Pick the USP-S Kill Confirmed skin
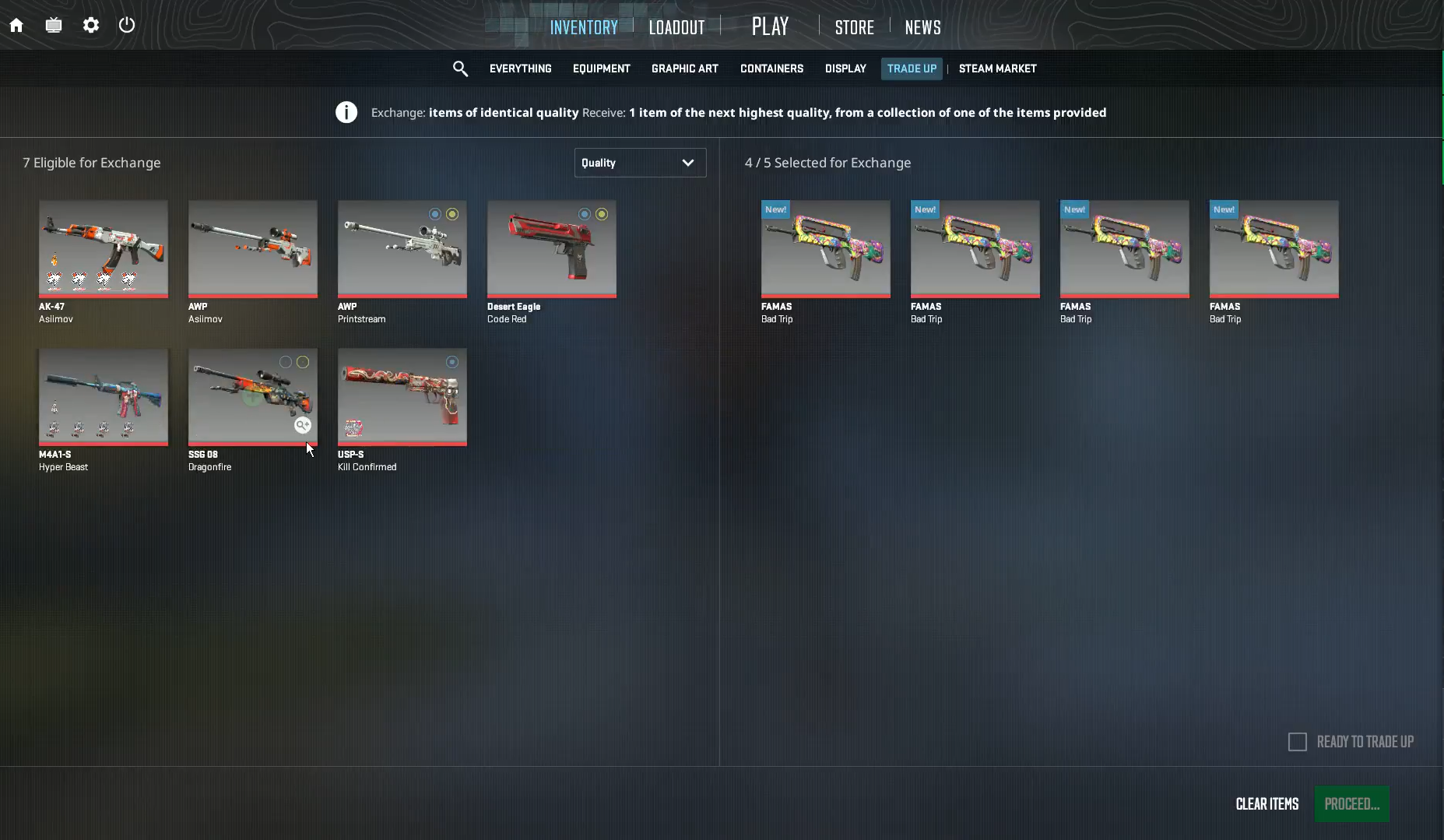The height and width of the screenshot is (840, 1444). pos(402,396)
